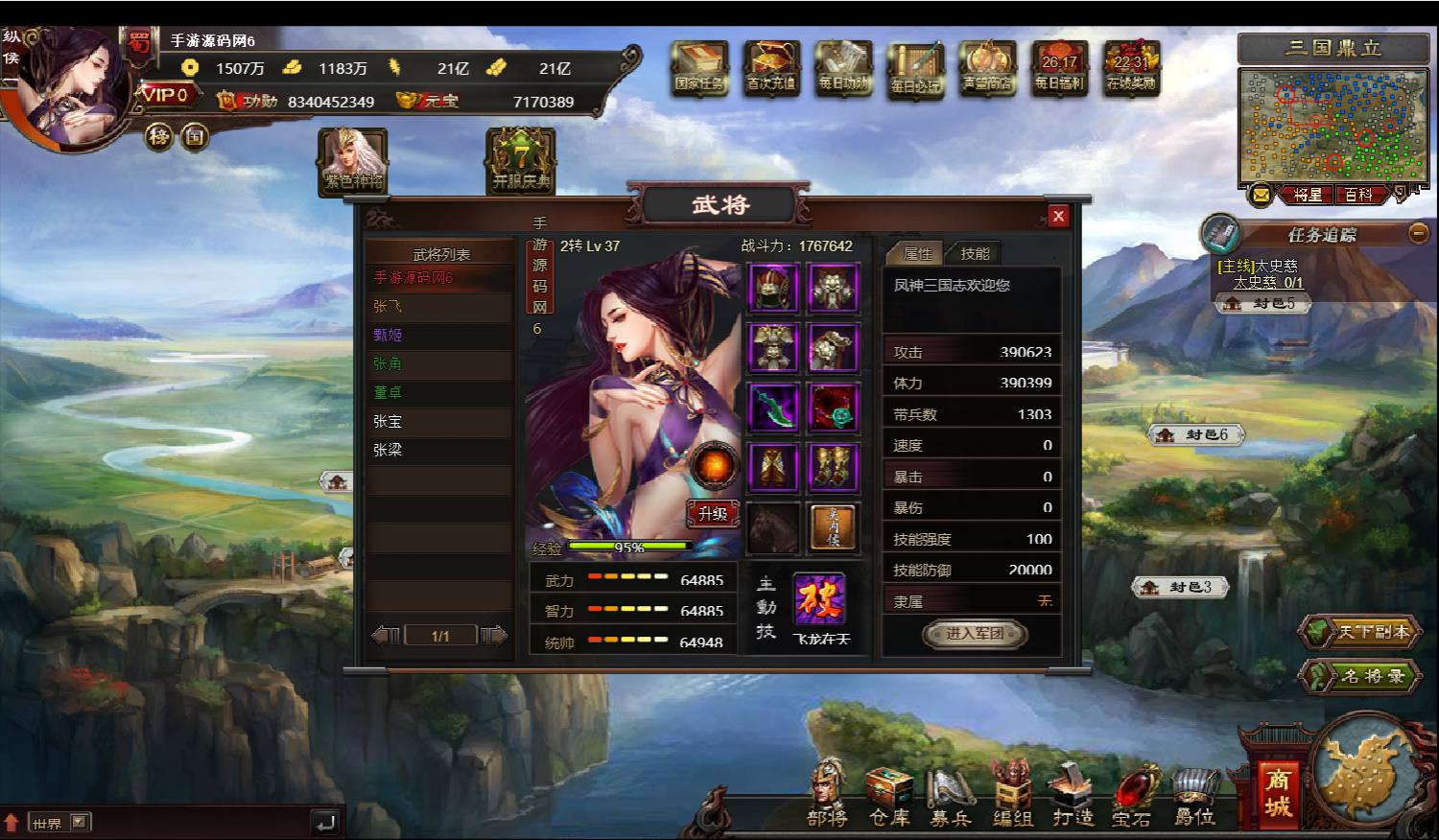Open the 天下副本 dungeon button

click(1362, 632)
